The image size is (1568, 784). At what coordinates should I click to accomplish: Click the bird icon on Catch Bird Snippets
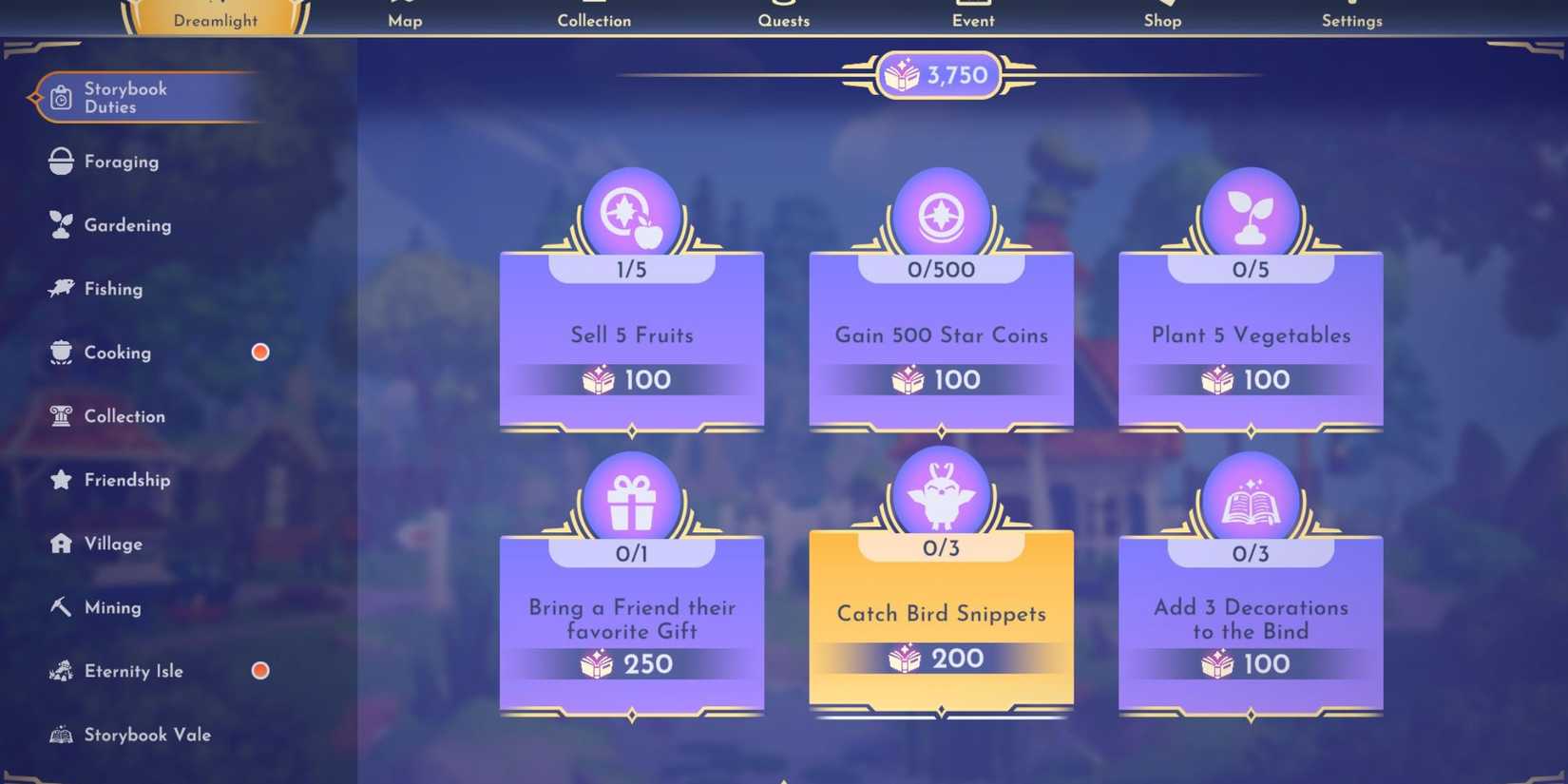coord(940,493)
